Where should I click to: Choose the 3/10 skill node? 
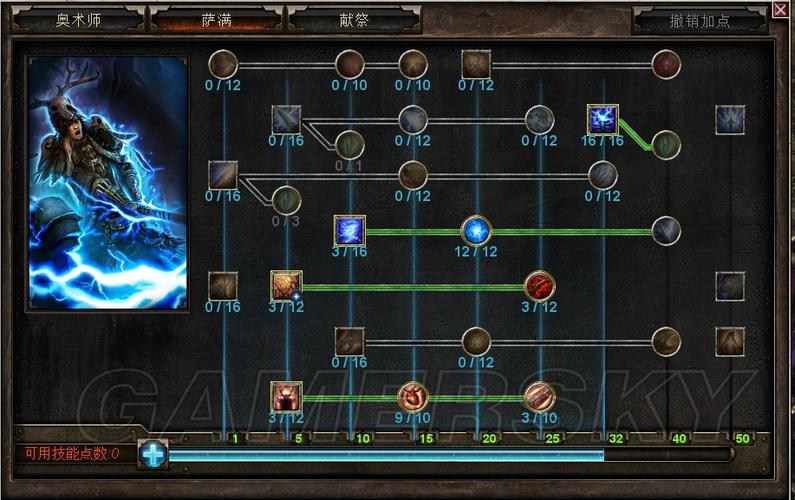click(539, 396)
